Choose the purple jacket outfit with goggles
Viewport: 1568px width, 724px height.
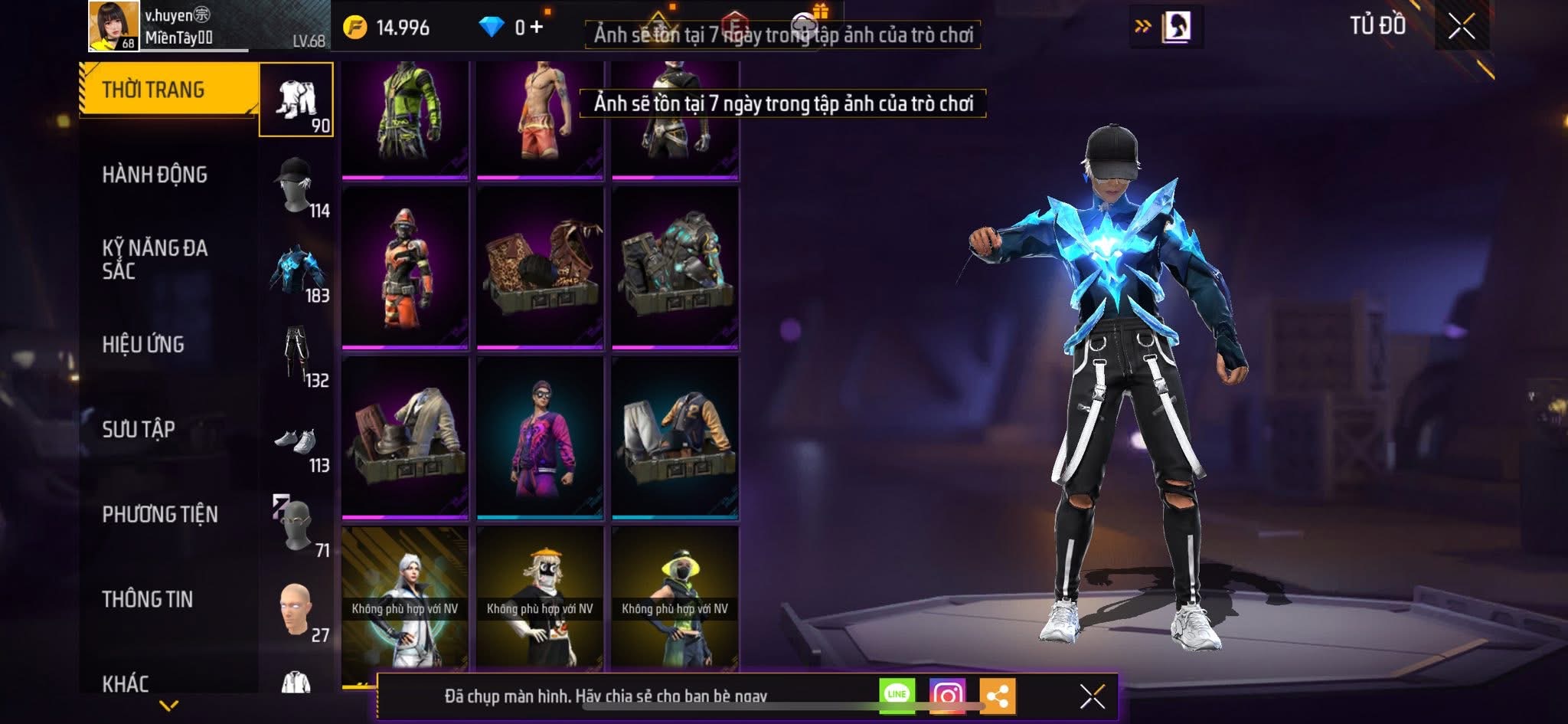pos(540,437)
